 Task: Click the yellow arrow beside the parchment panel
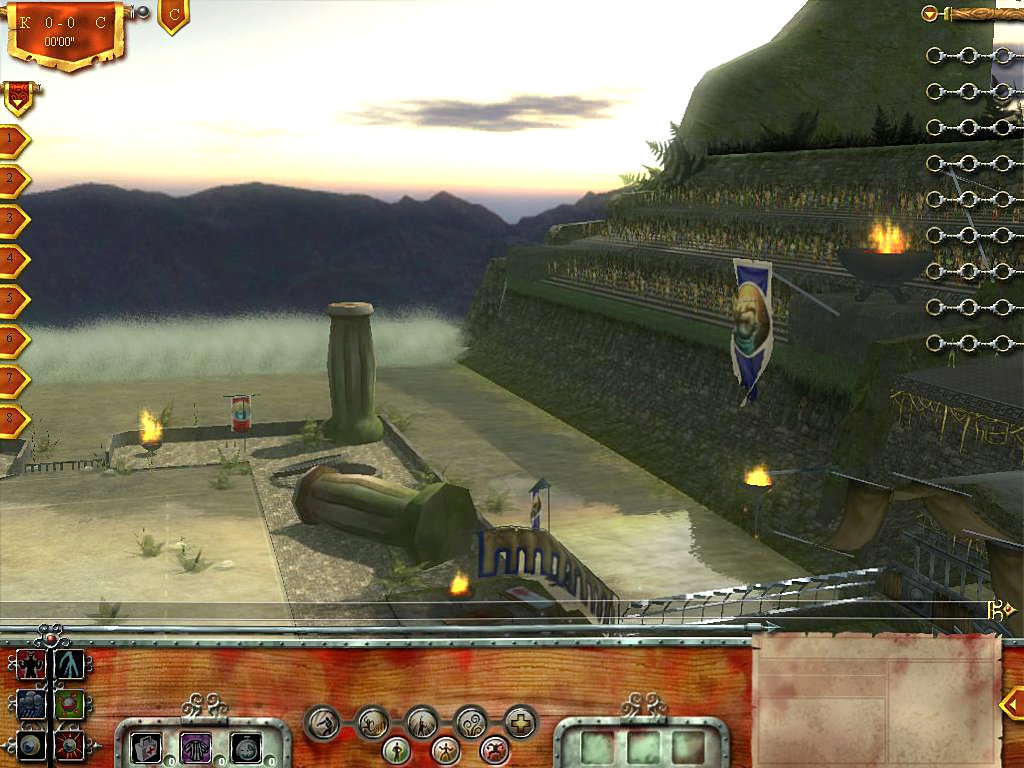1011,703
